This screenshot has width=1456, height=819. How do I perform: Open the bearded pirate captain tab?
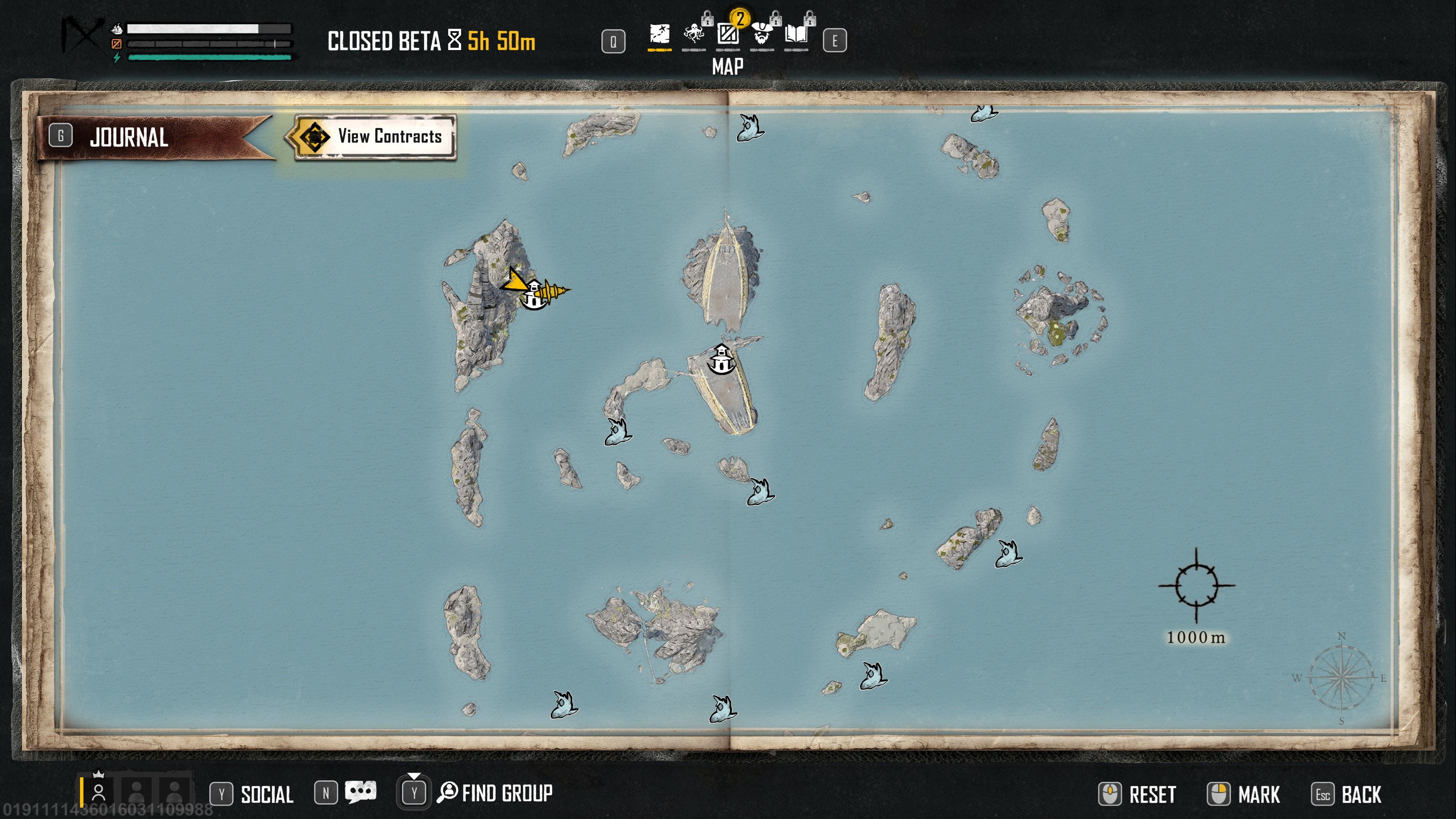762,35
